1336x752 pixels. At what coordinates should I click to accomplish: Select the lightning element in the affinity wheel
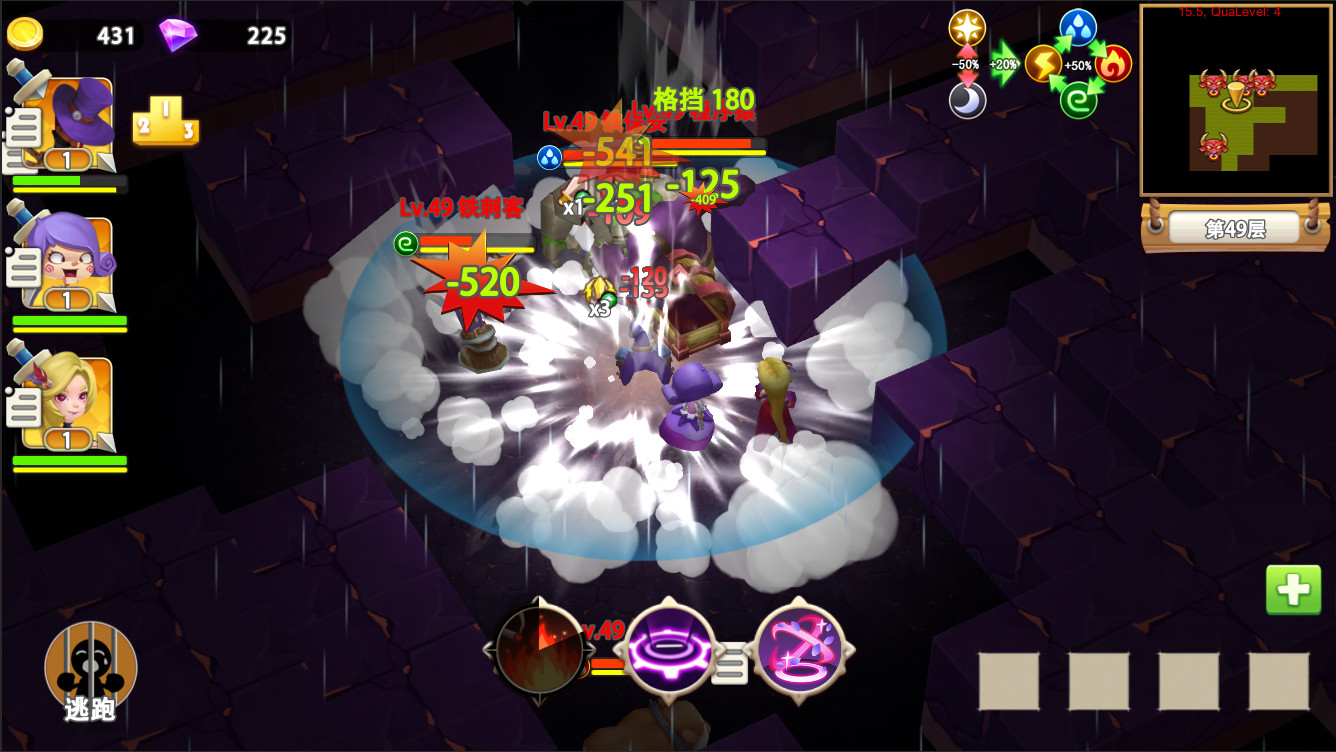1041,63
